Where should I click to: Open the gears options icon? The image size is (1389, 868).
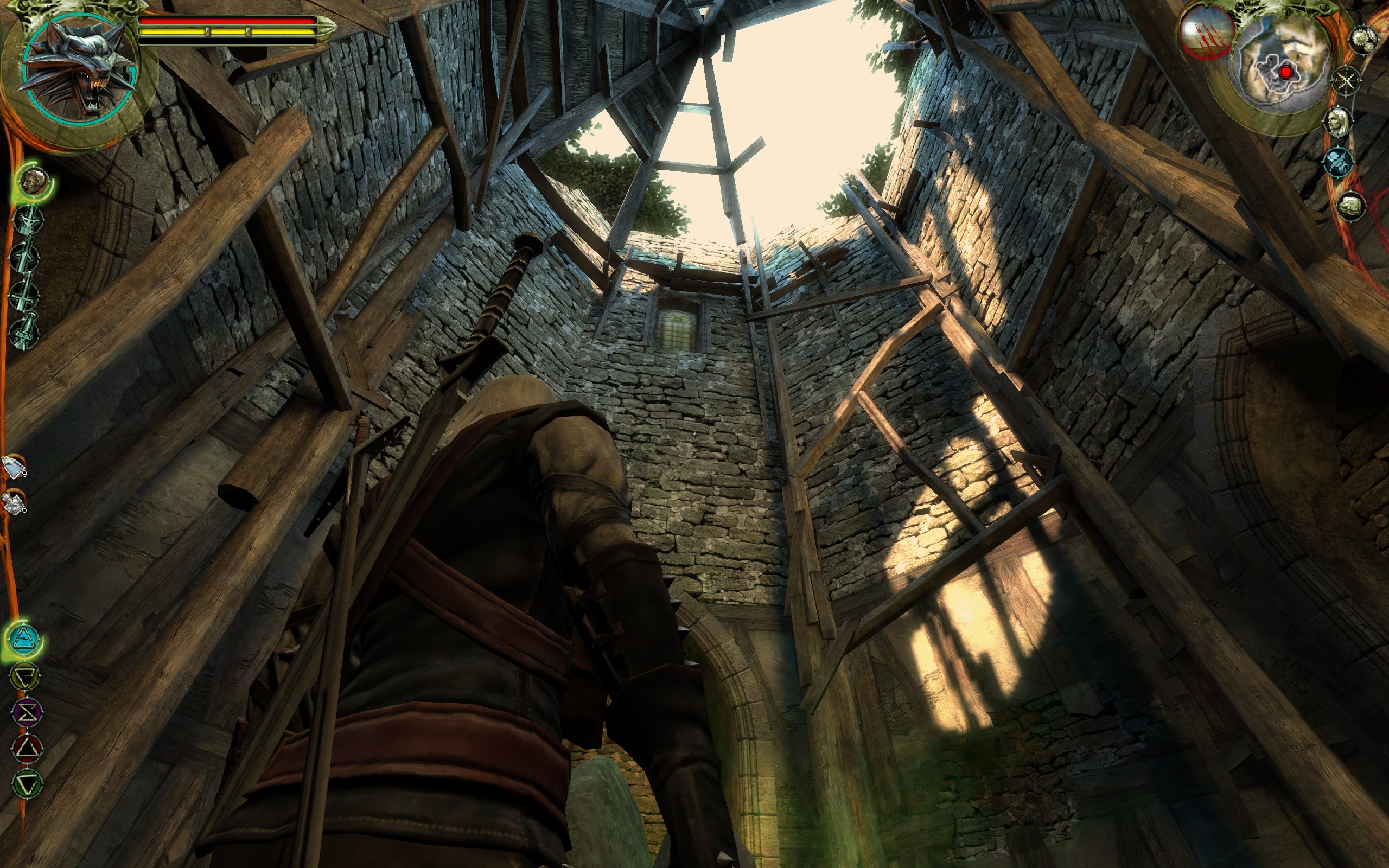(1363, 39)
